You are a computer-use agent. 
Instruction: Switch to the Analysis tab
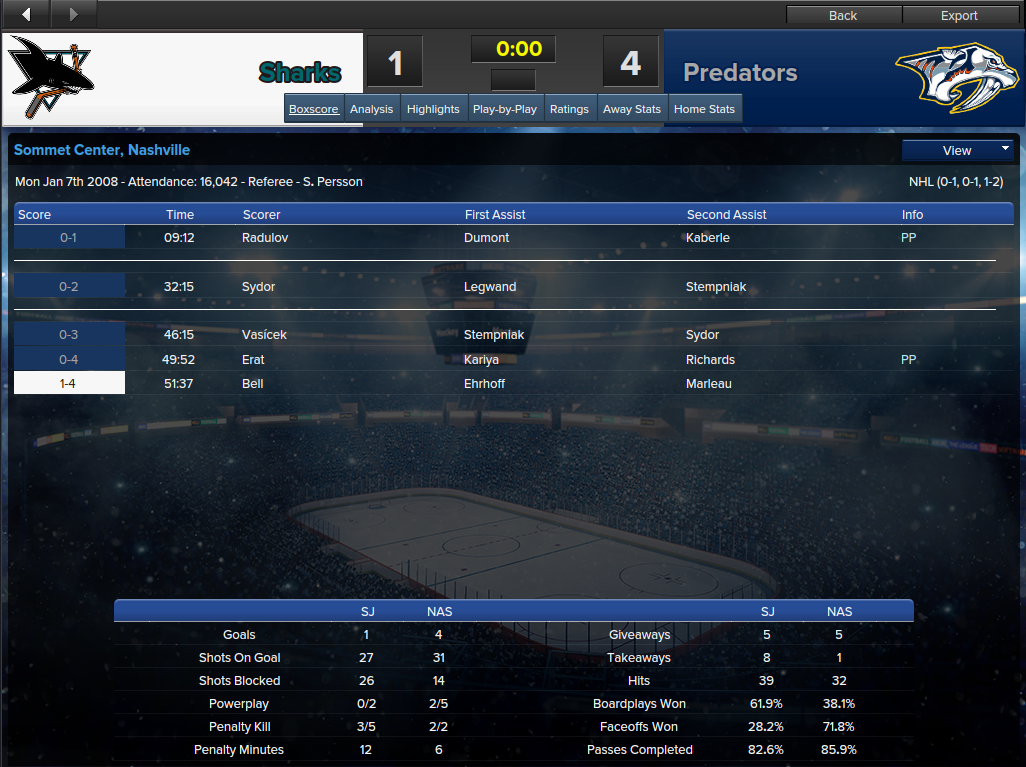point(372,109)
